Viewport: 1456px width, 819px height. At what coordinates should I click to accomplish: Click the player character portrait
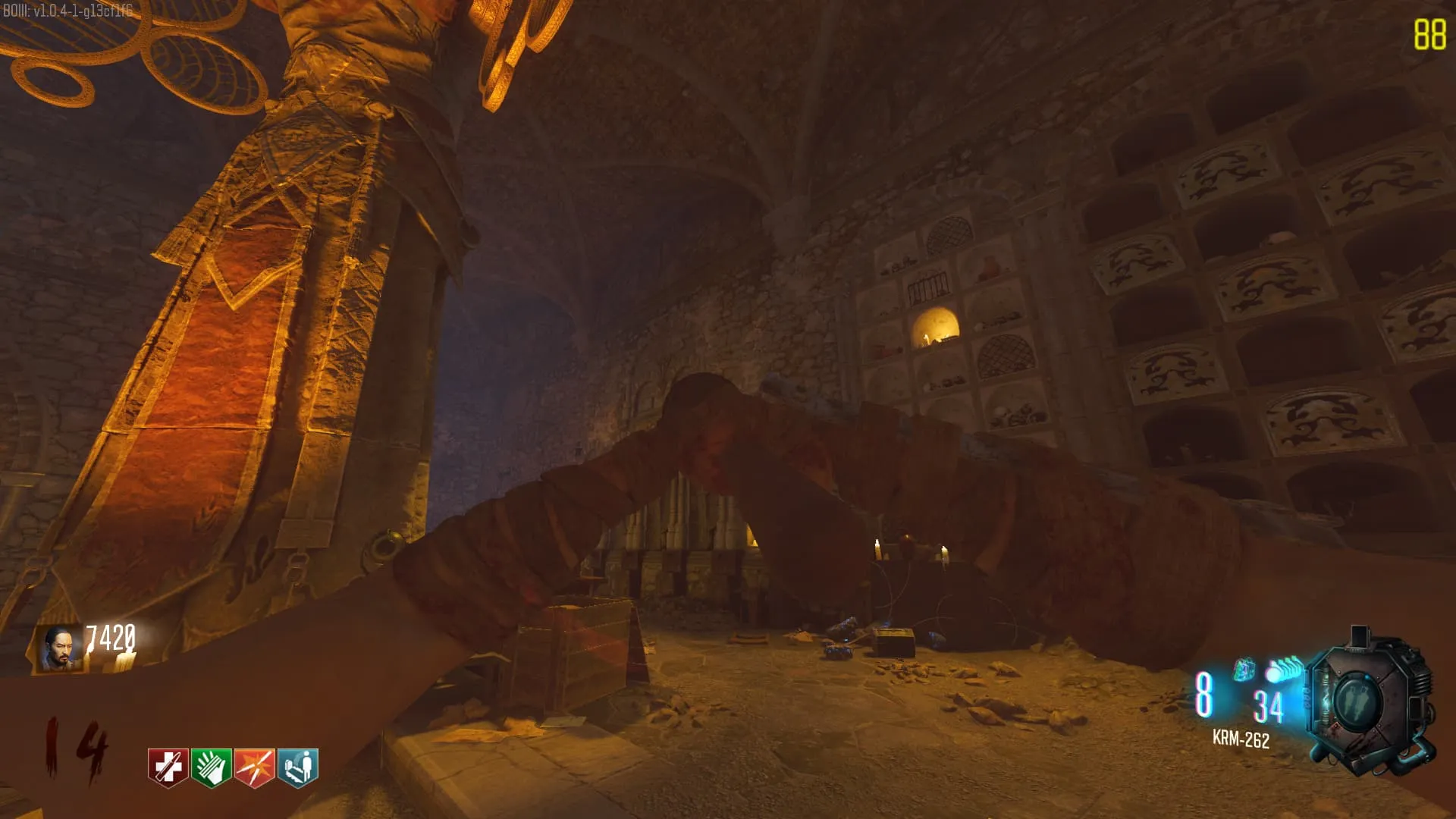click(x=61, y=648)
